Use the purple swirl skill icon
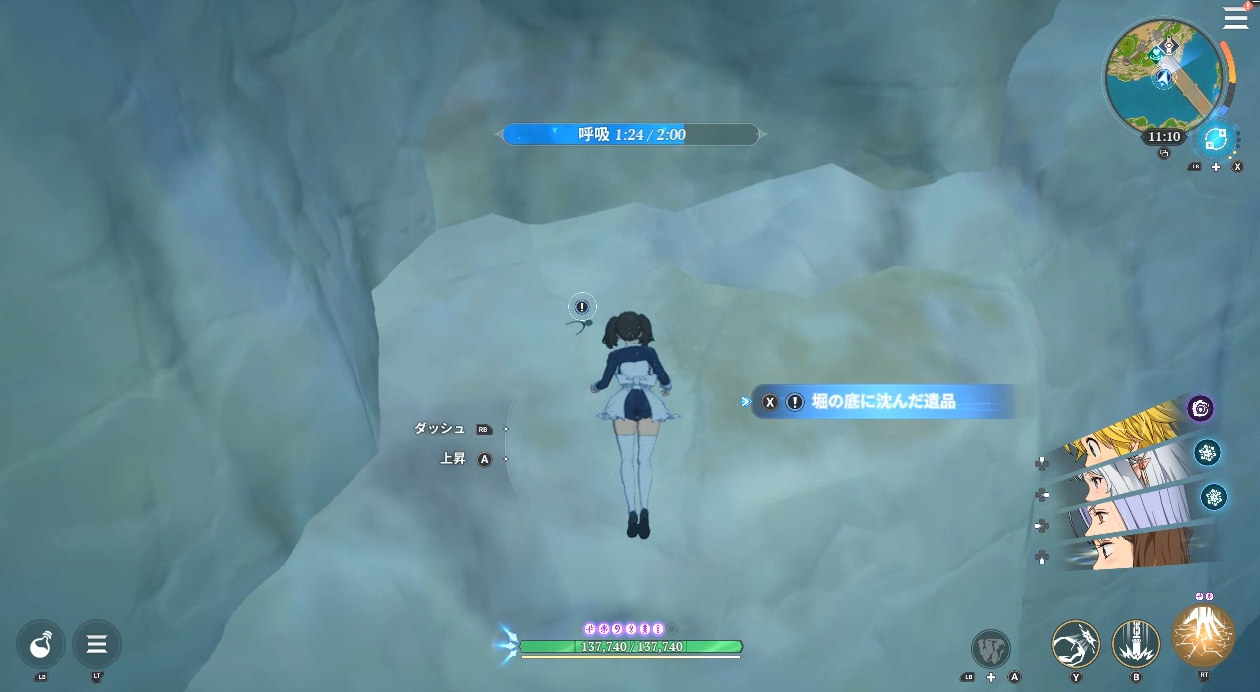 [x=1200, y=408]
